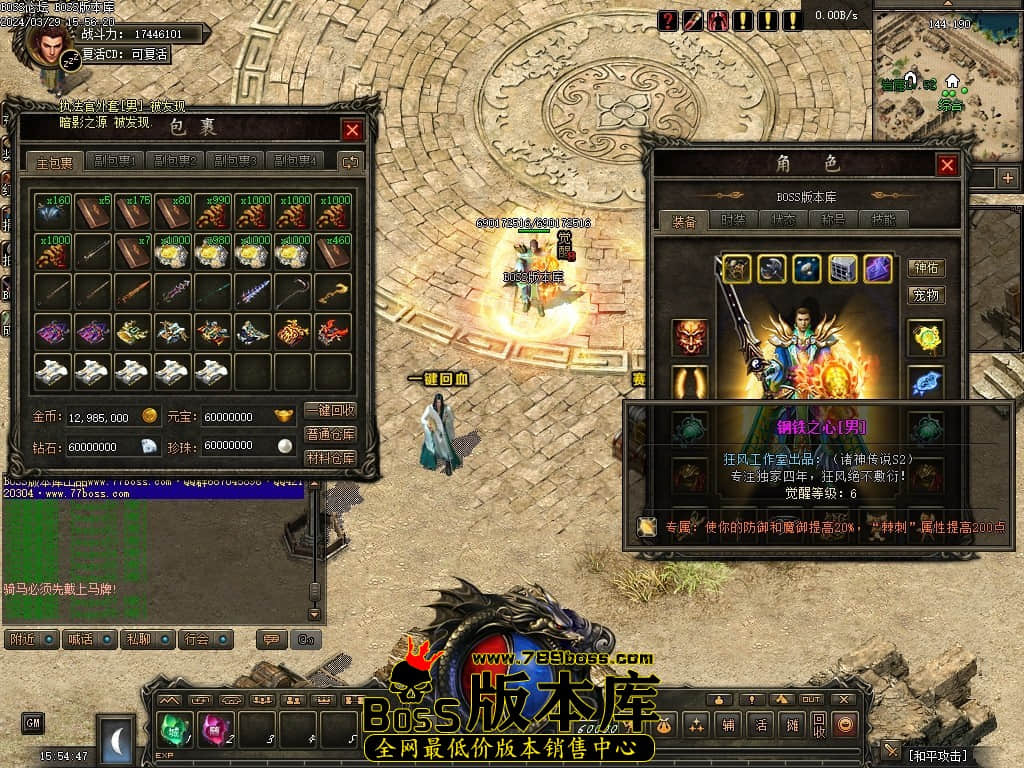Open the 普通仓库 warehouse
Viewport: 1024px width, 768px height.
(330, 434)
